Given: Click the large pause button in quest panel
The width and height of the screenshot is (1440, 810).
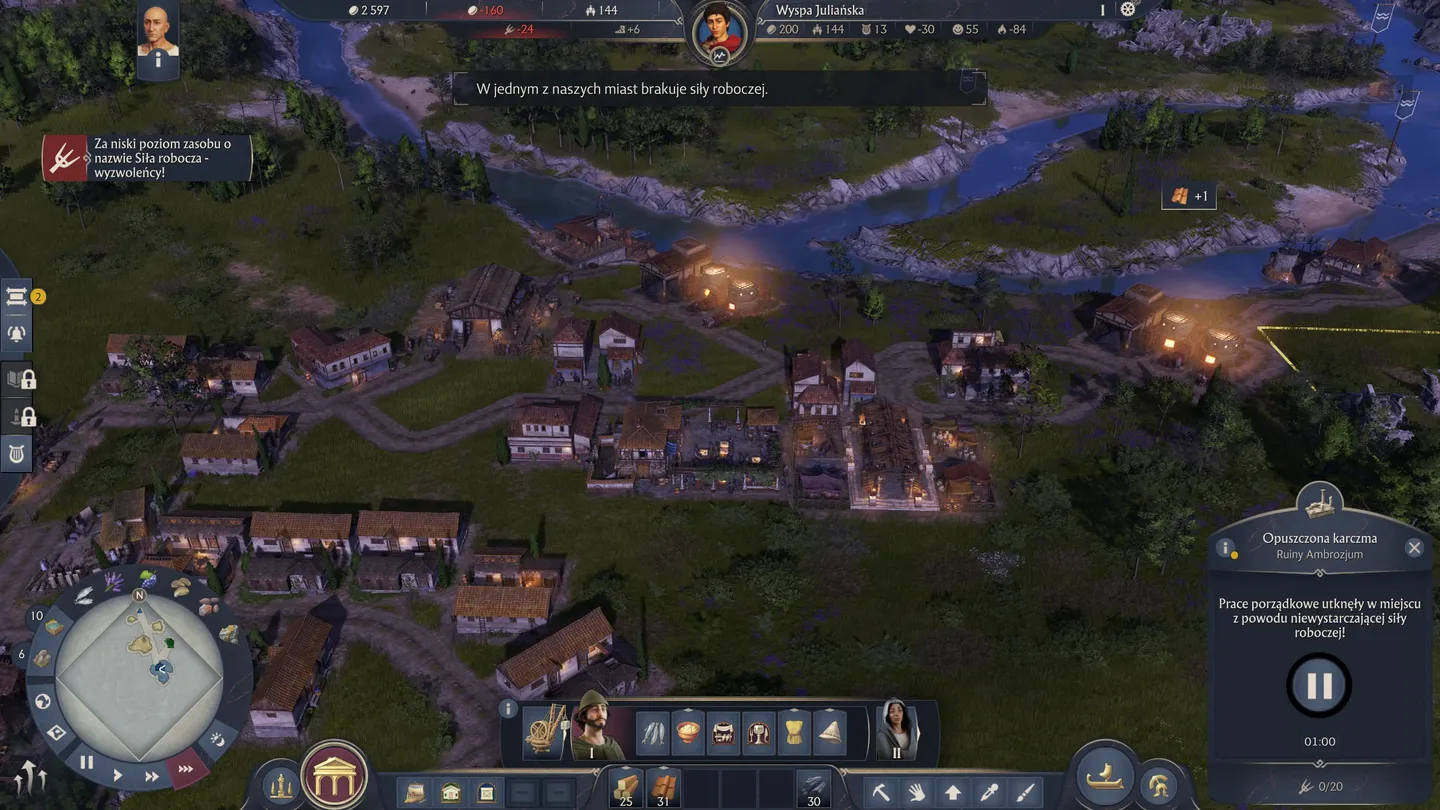Looking at the screenshot, I should (x=1319, y=686).
